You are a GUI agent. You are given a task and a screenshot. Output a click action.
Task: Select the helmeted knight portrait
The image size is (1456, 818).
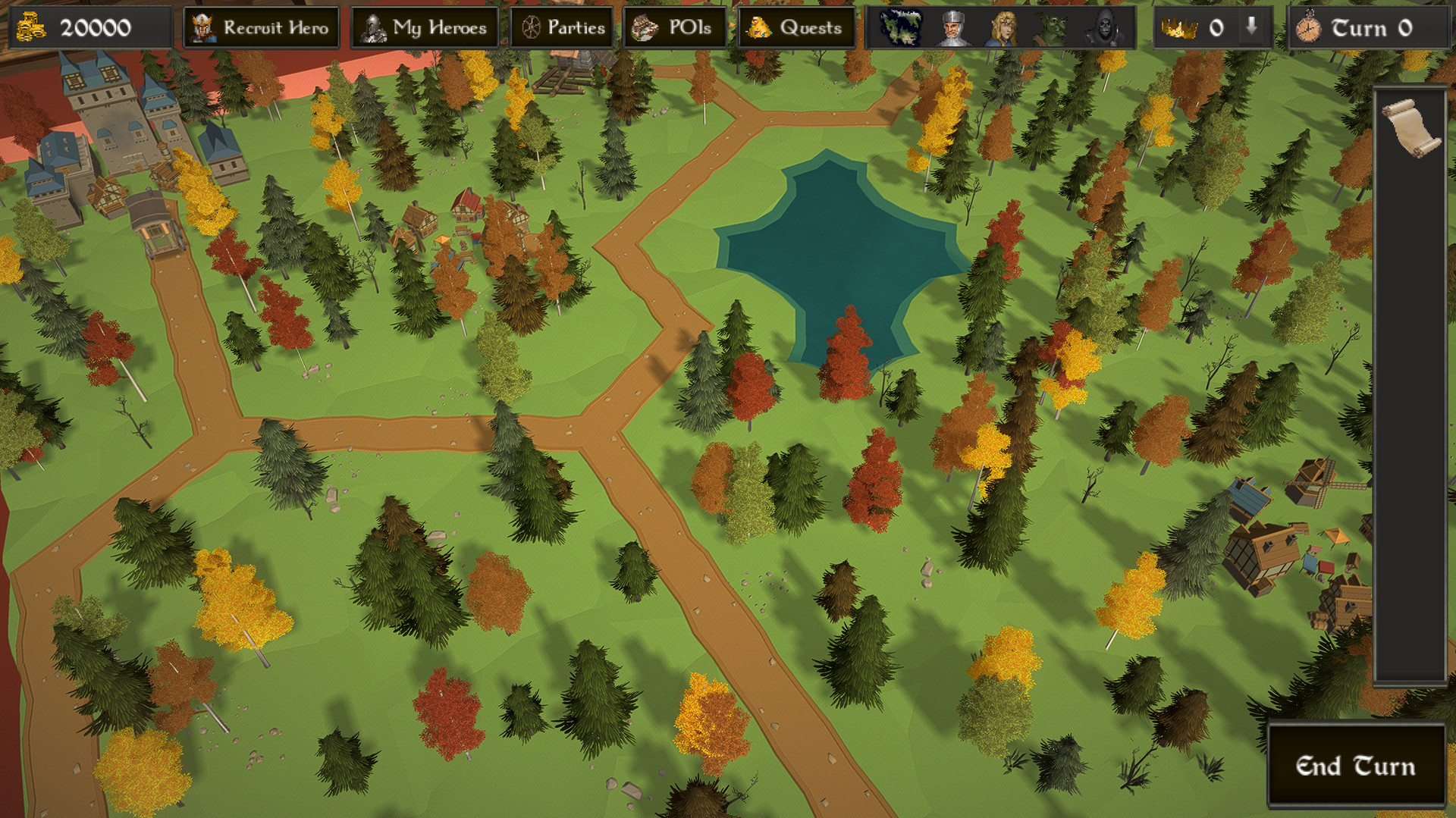(952, 28)
